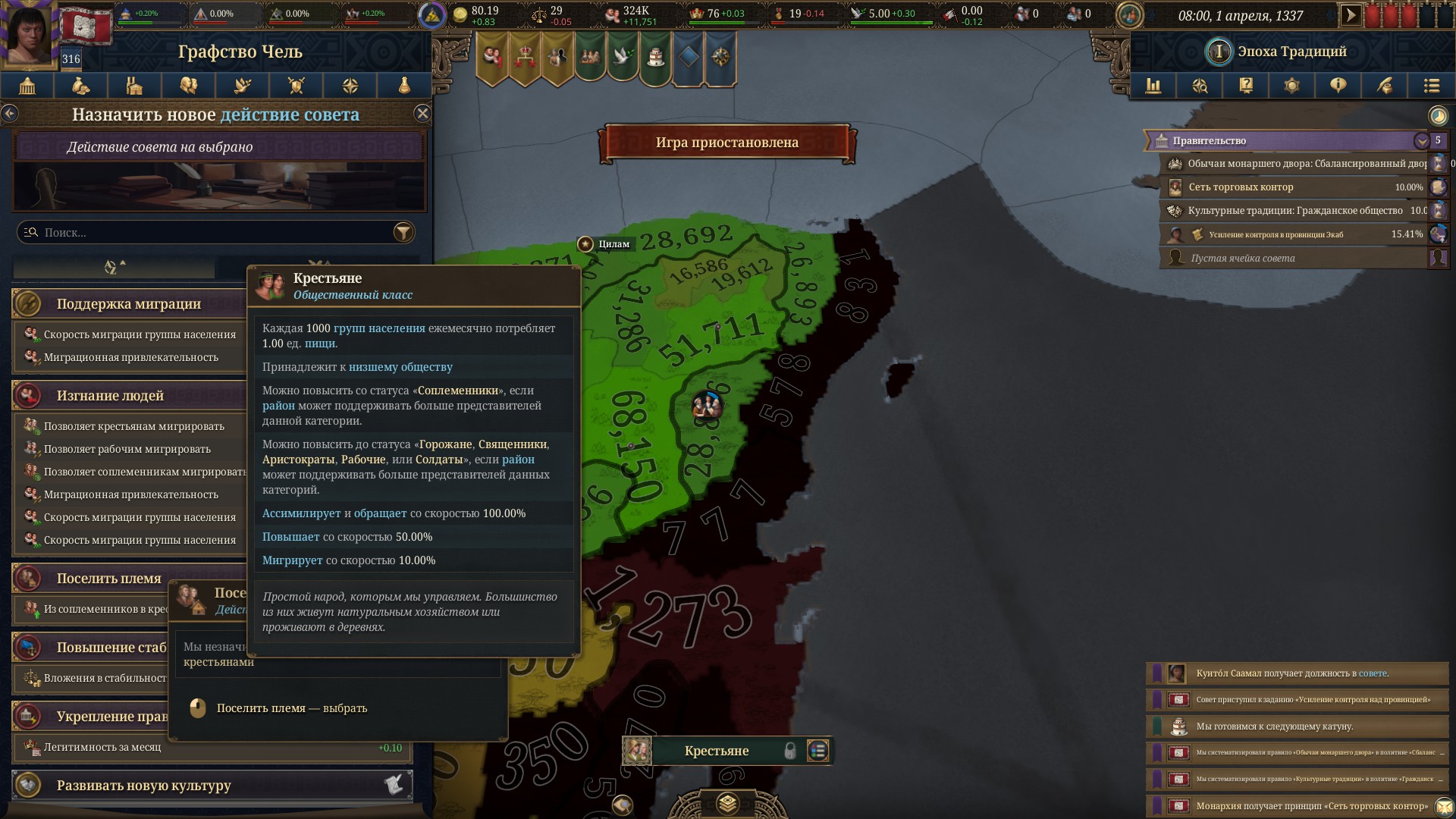Toggle the filter next to the search field
1456x819 pixels.
pos(403,232)
